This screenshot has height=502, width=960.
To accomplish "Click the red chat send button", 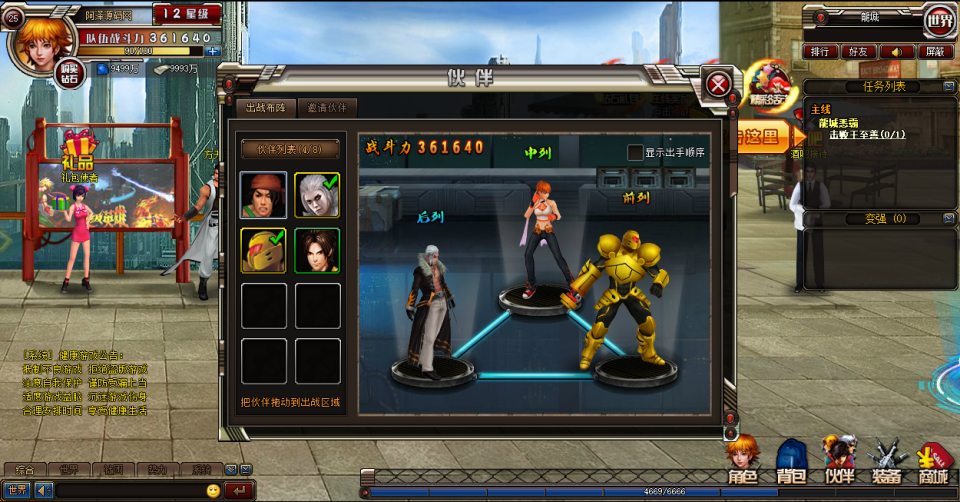I will click(240, 490).
